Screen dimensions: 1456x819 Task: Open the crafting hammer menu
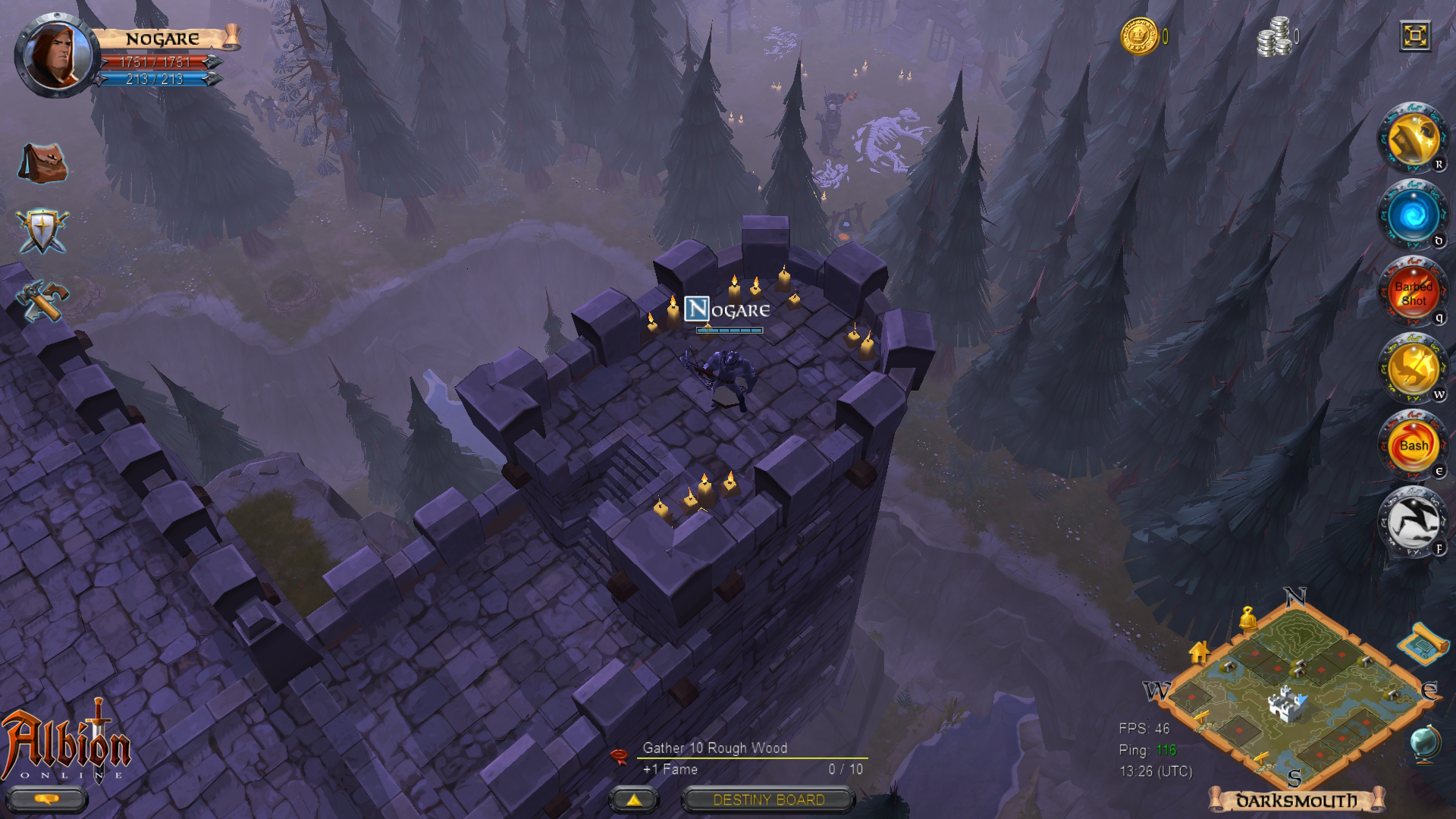[41, 299]
